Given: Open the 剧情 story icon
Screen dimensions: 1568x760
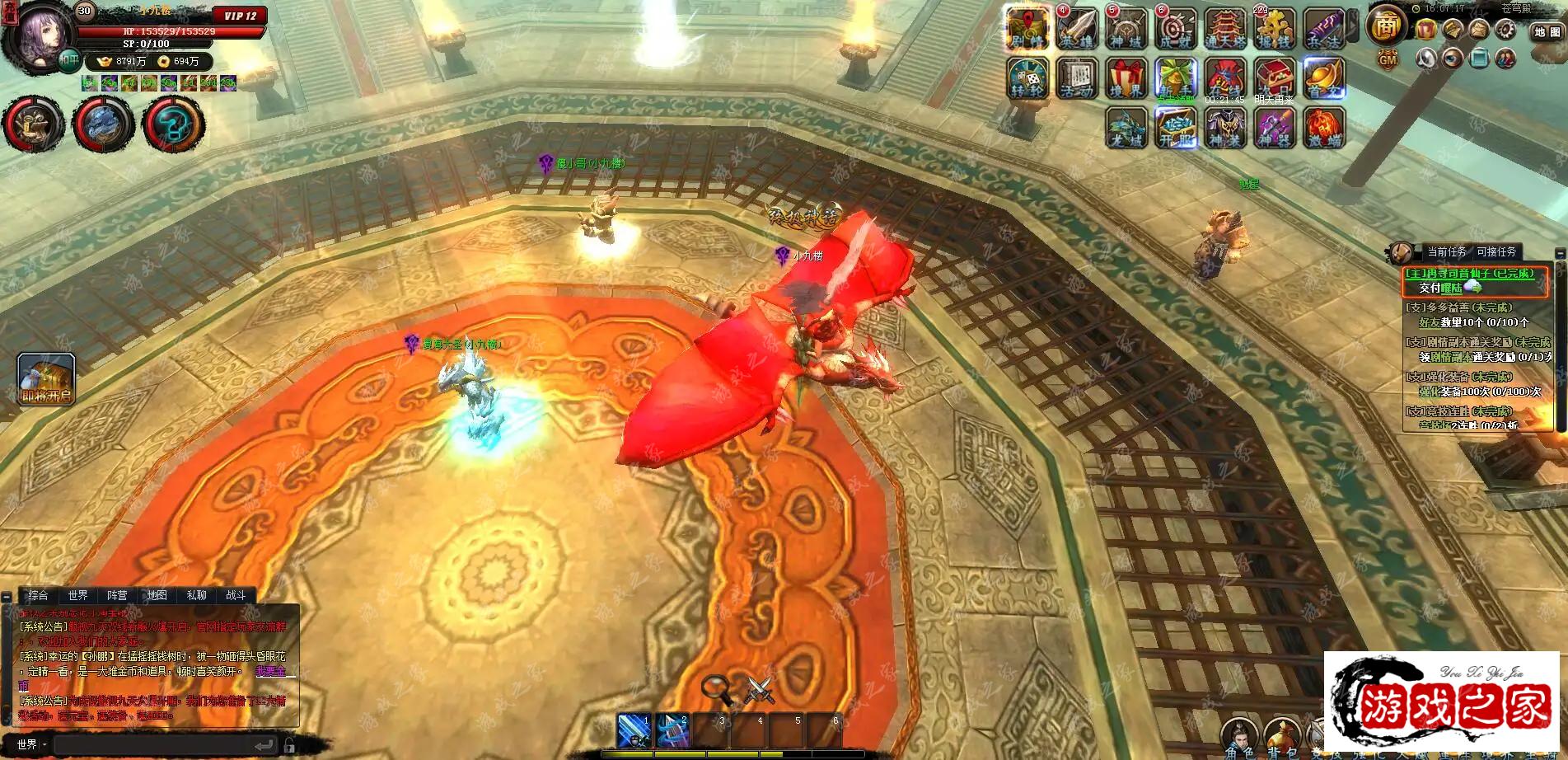Looking at the screenshot, I should click(x=1027, y=29).
